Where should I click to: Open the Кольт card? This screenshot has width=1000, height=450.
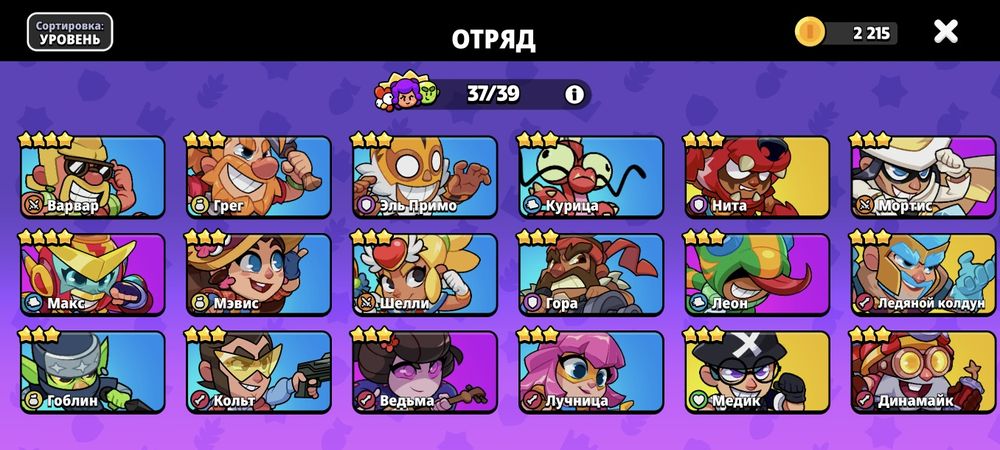tap(258, 372)
